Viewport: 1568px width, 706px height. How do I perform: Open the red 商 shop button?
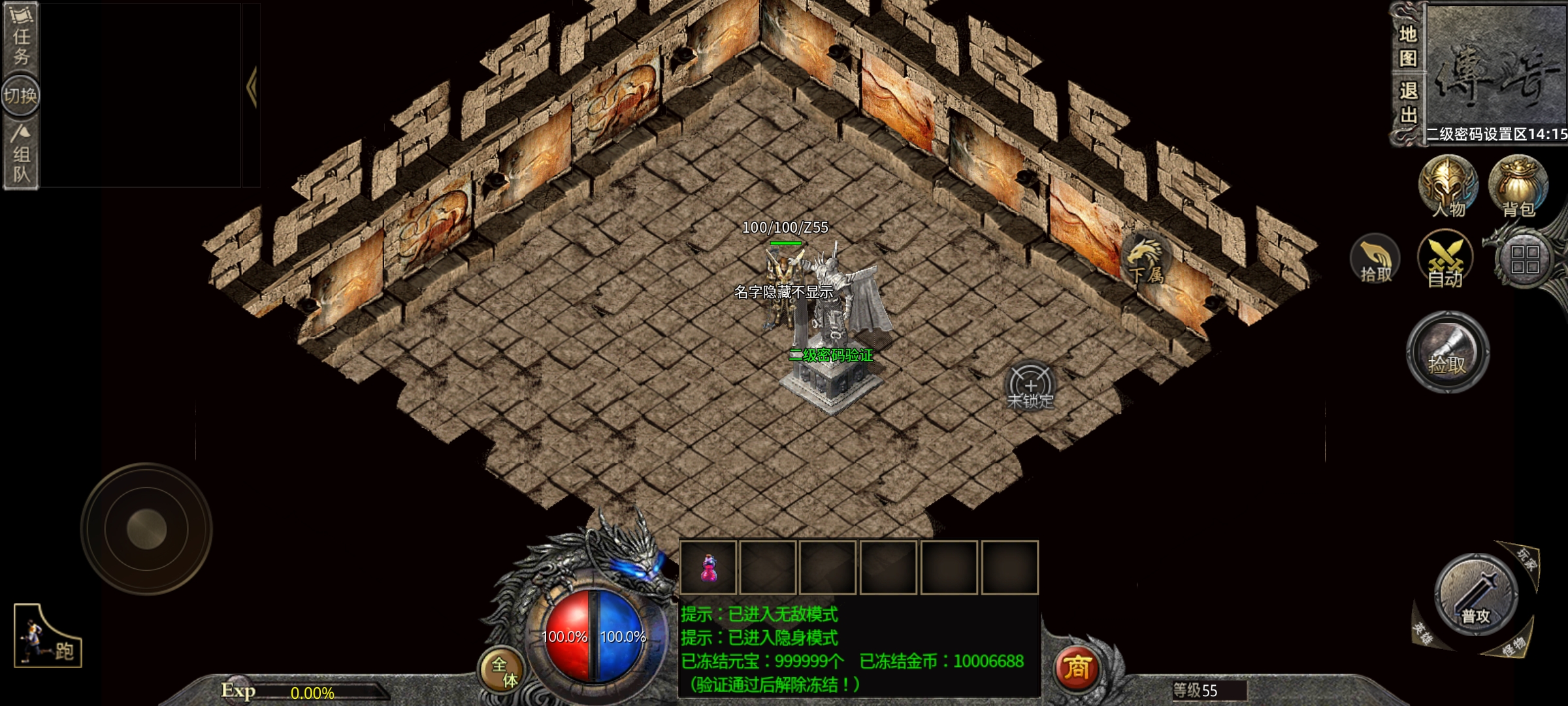tap(1077, 667)
